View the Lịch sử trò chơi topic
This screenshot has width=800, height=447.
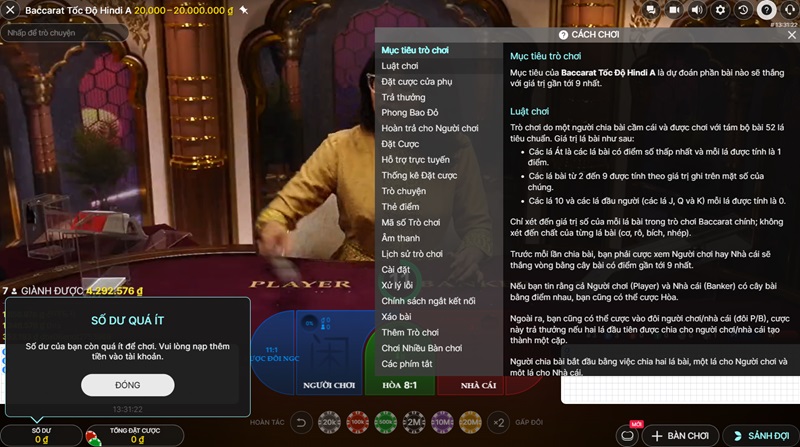click(412, 254)
